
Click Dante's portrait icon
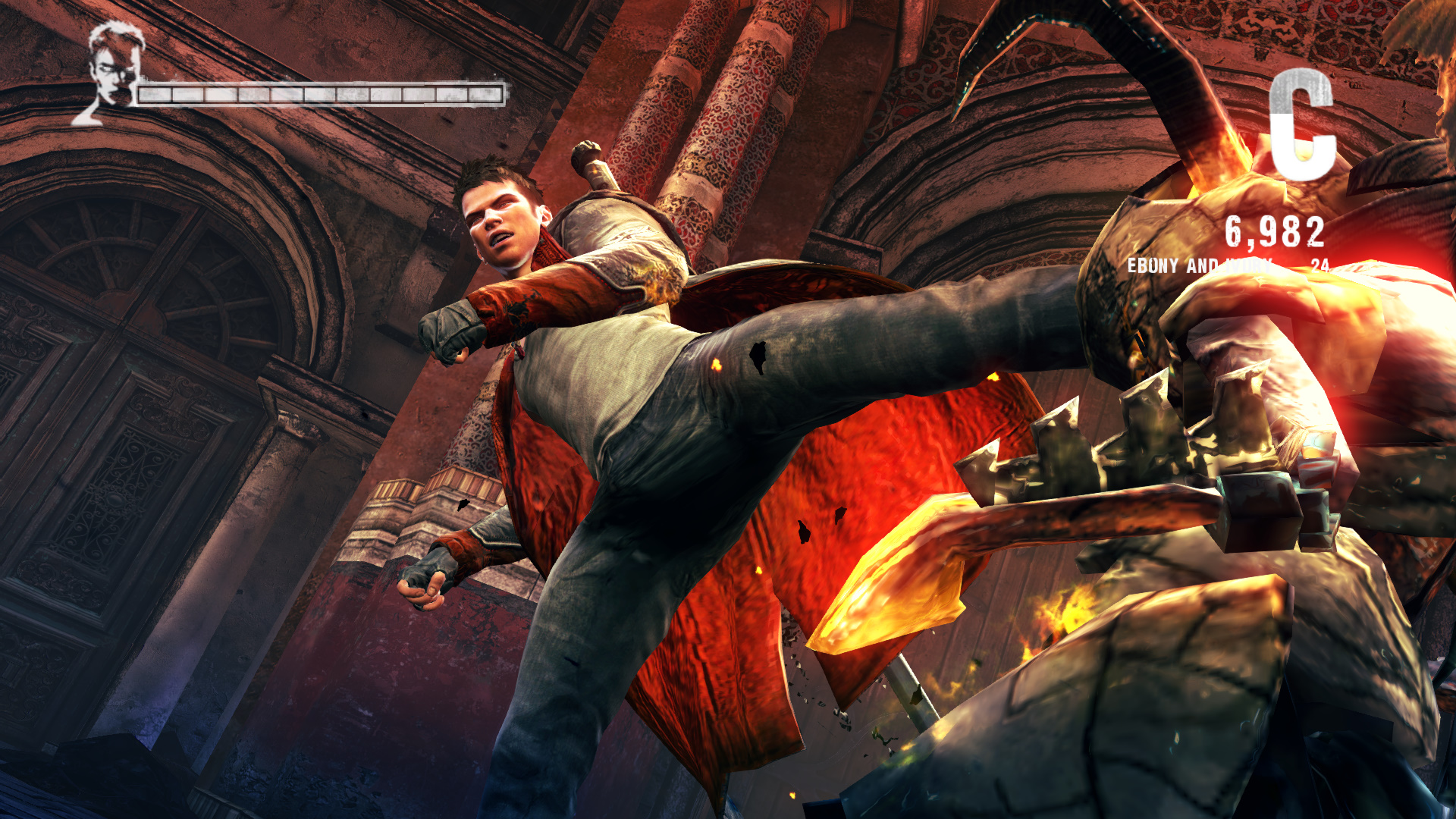coord(113,72)
